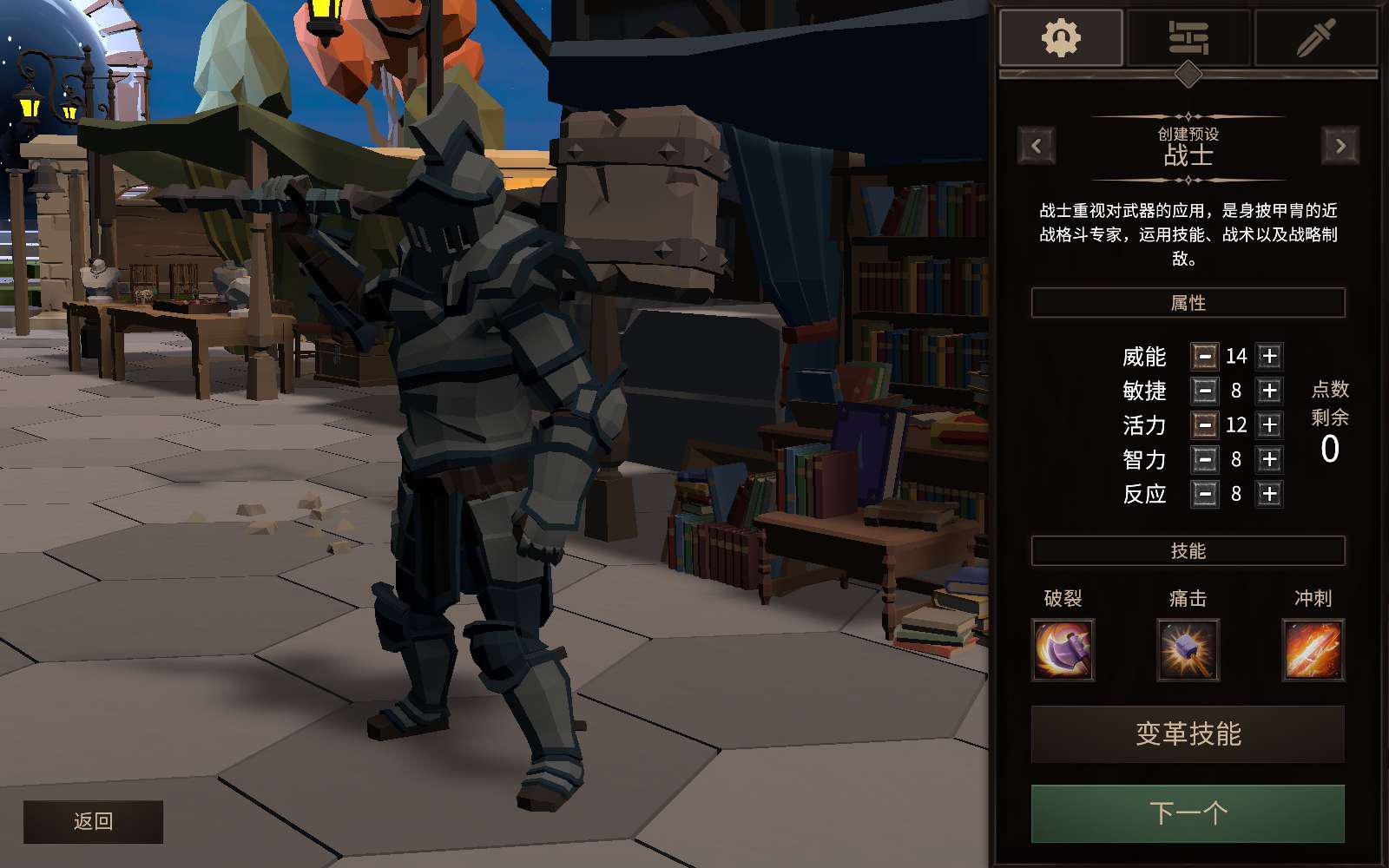The image size is (1389, 868).
Task: Raise 智力 with its plus button
Action: [x=1269, y=459]
